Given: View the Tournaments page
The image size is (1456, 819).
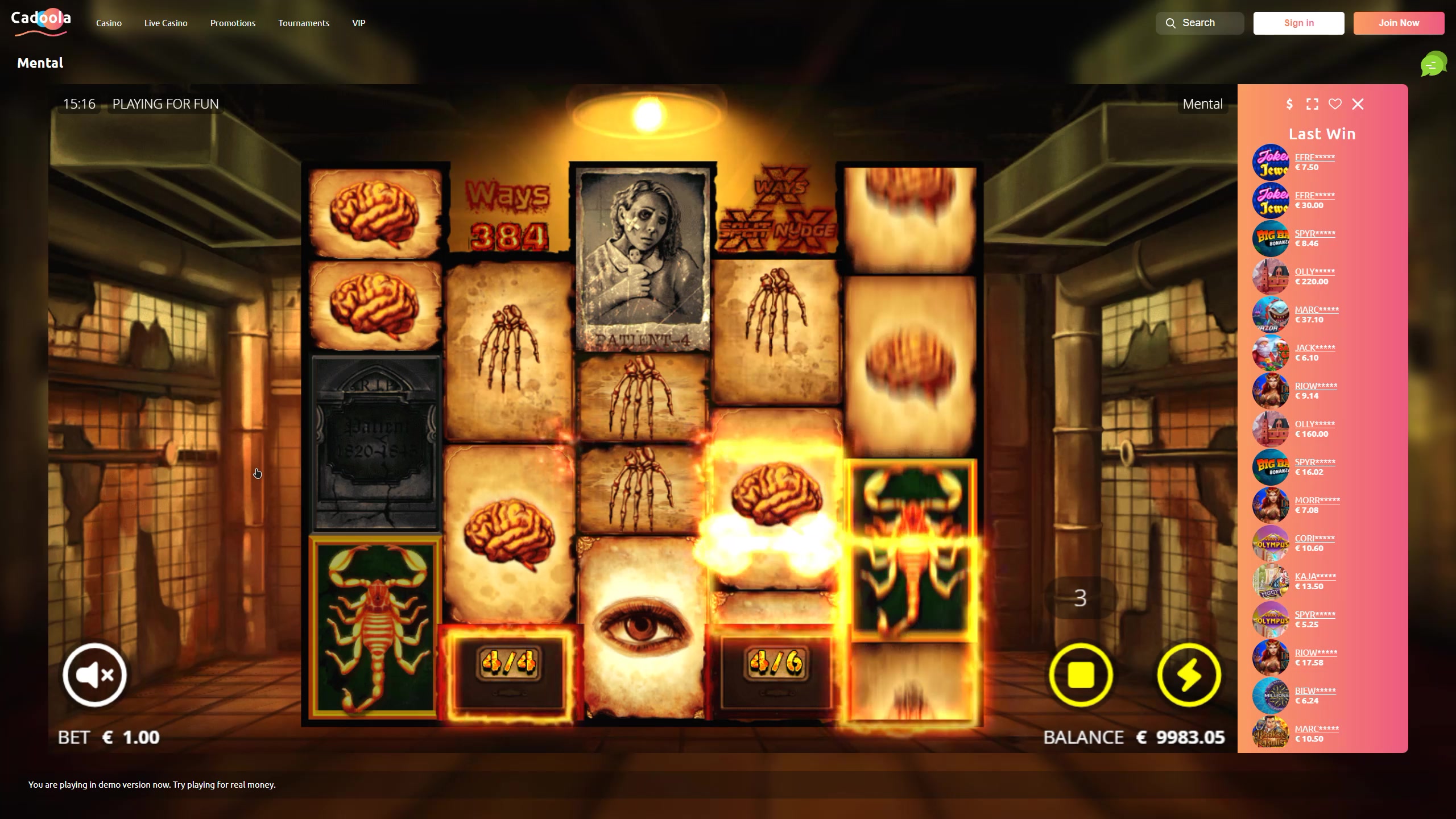Looking at the screenshot, I should (x=304, y=23).
